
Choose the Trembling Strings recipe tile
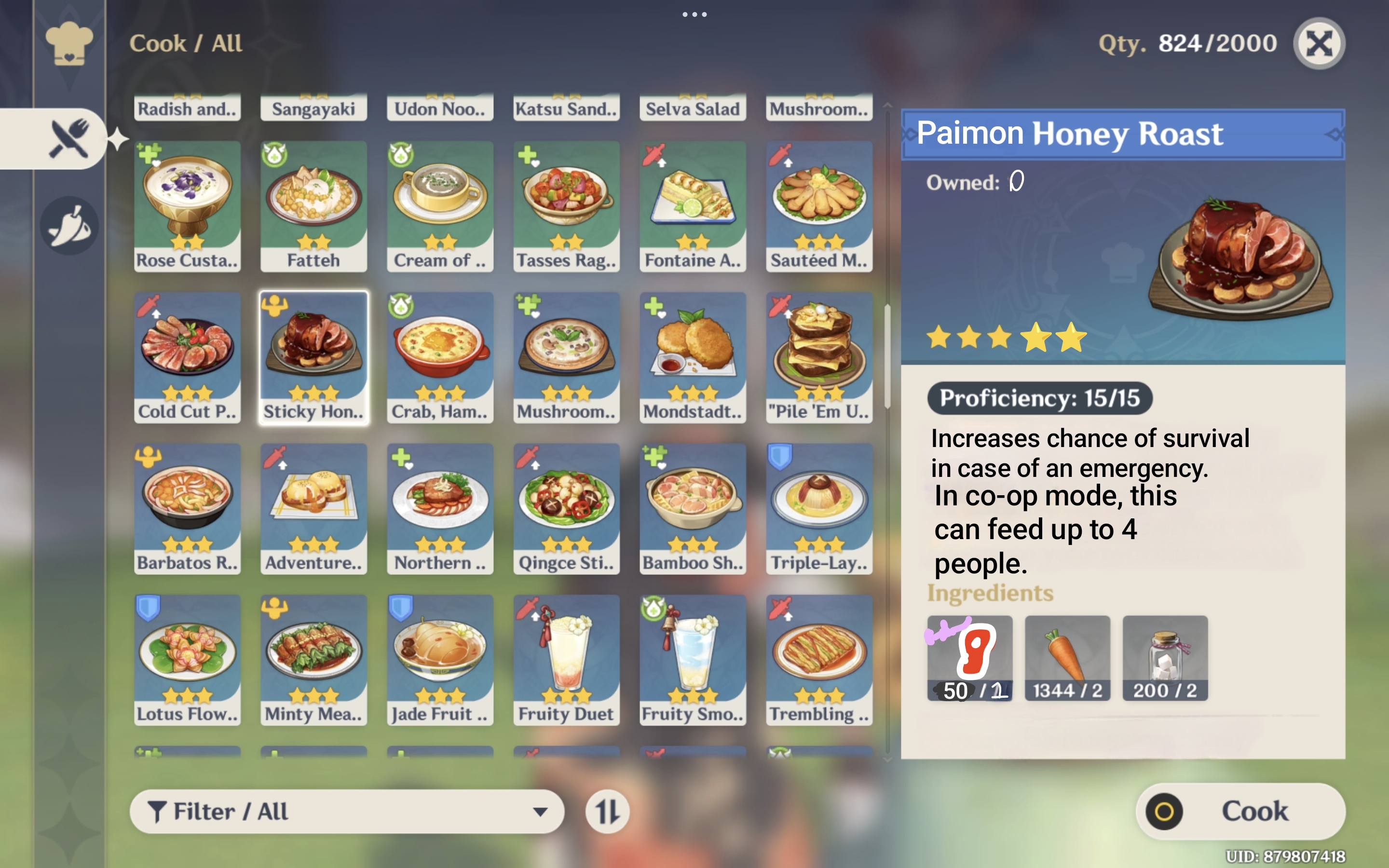tap(819, 660)
